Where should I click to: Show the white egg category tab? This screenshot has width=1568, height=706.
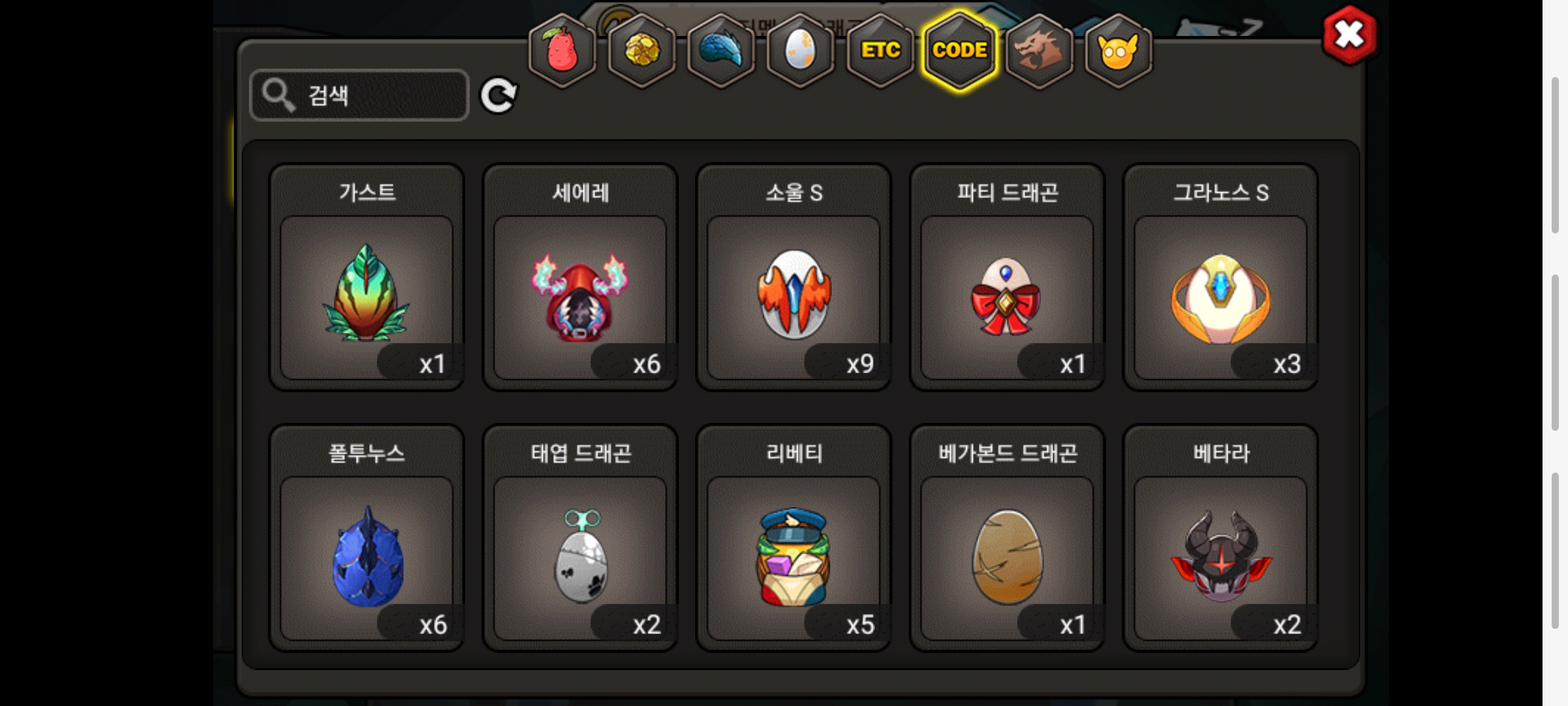point(800,50)
